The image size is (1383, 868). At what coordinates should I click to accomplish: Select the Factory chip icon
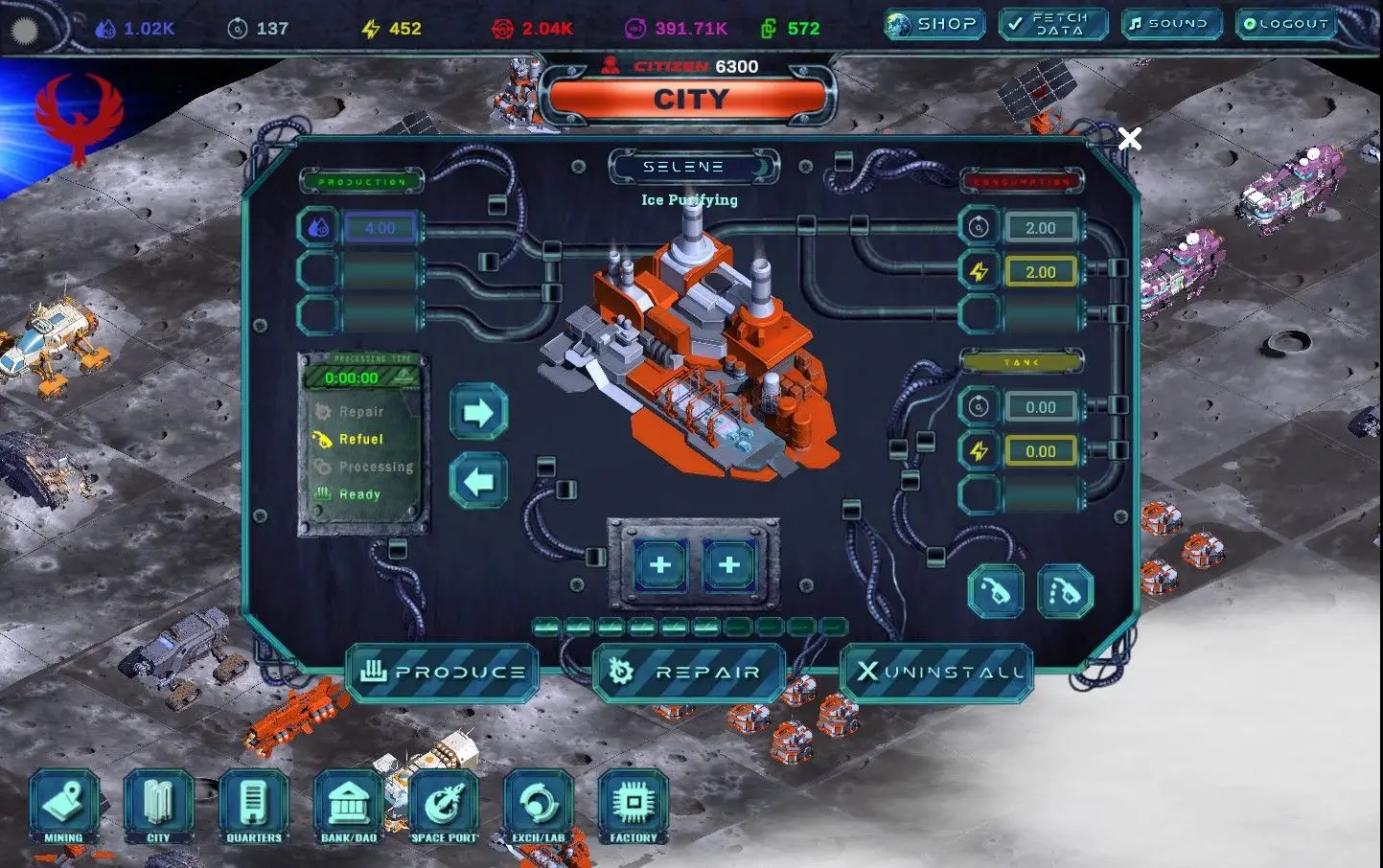[632, 808]
